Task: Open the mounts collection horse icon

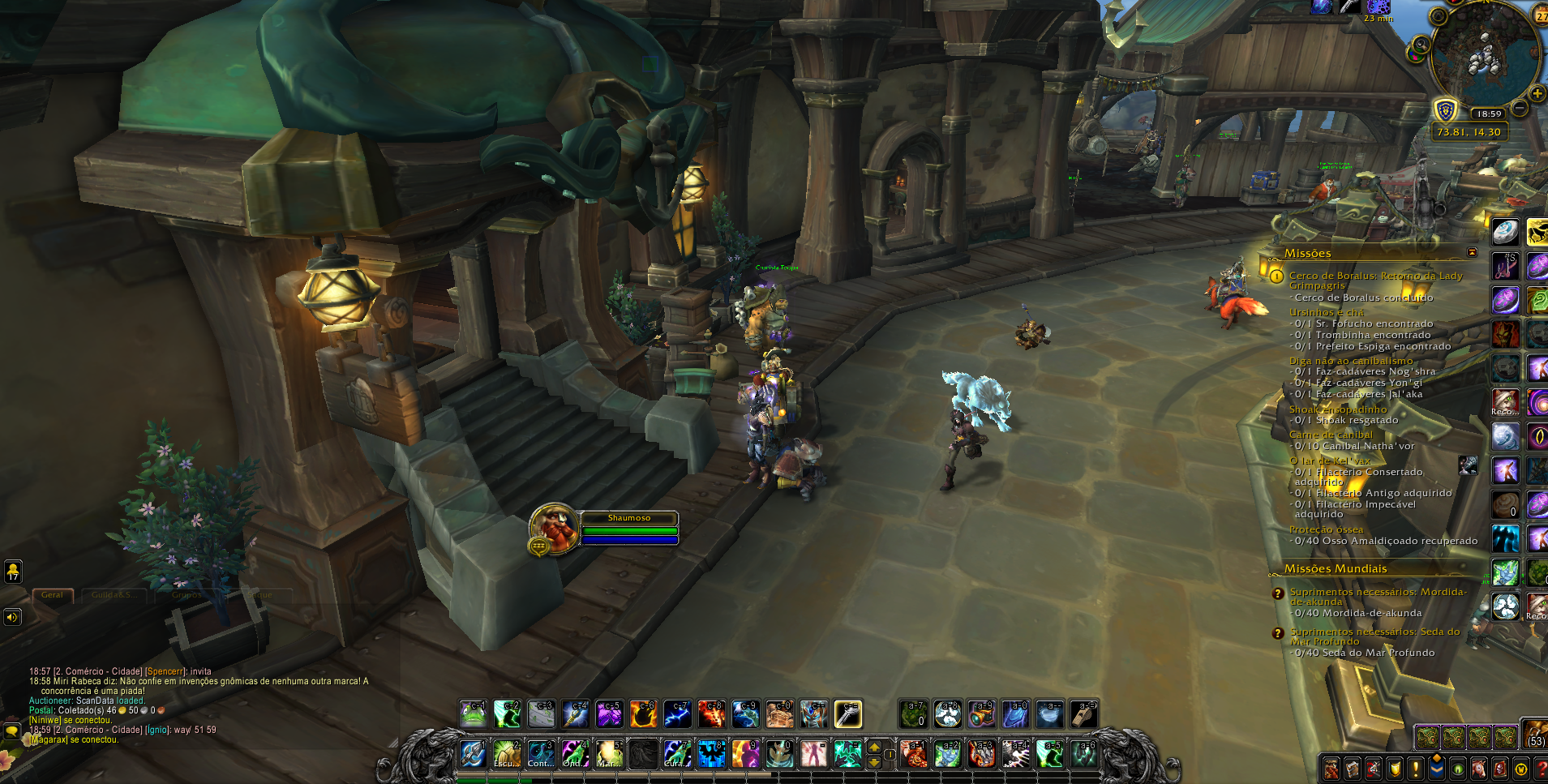Action: (1478, 768)
